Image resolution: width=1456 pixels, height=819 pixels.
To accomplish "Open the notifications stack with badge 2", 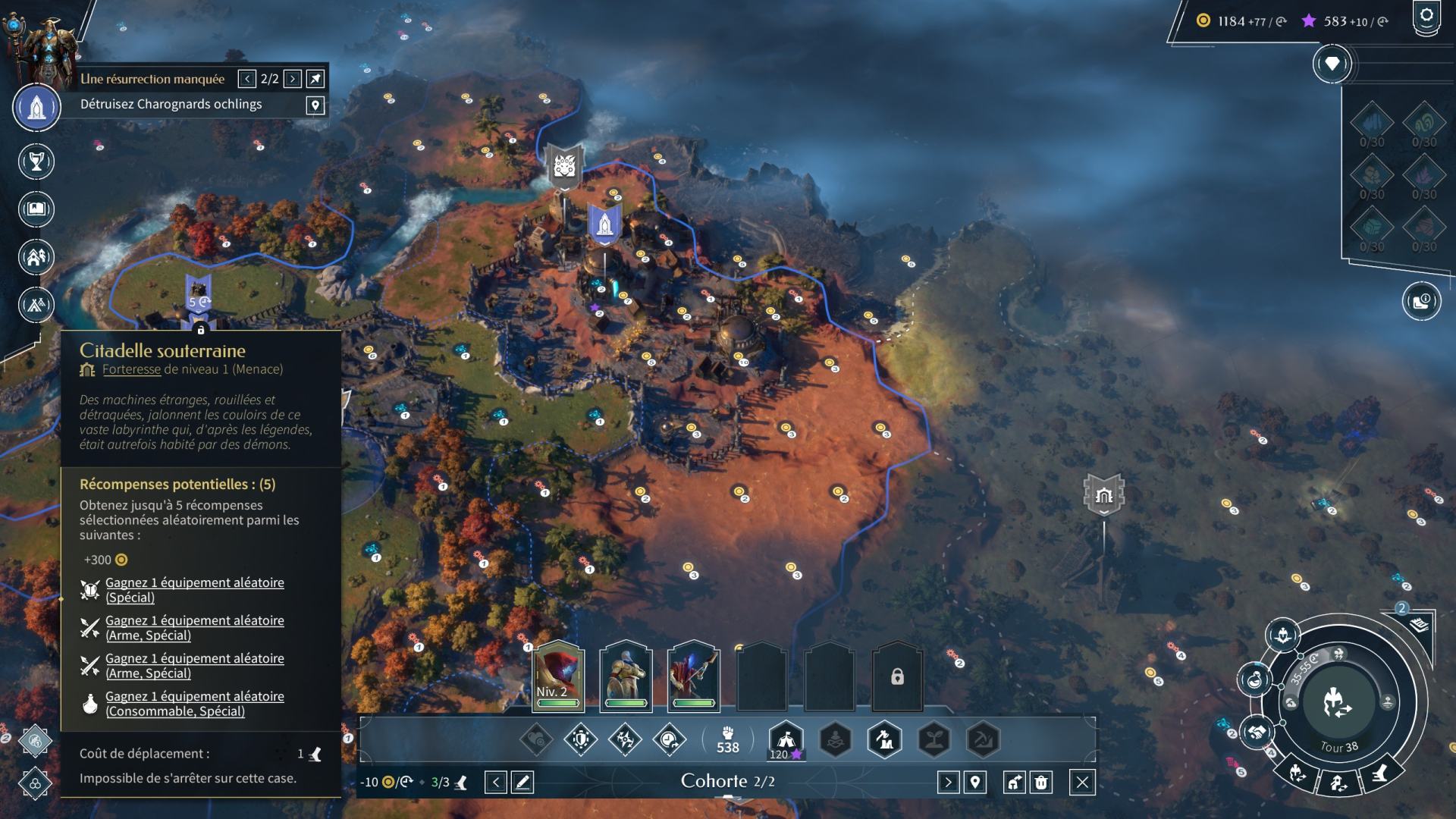I will tap(1419, 625).
